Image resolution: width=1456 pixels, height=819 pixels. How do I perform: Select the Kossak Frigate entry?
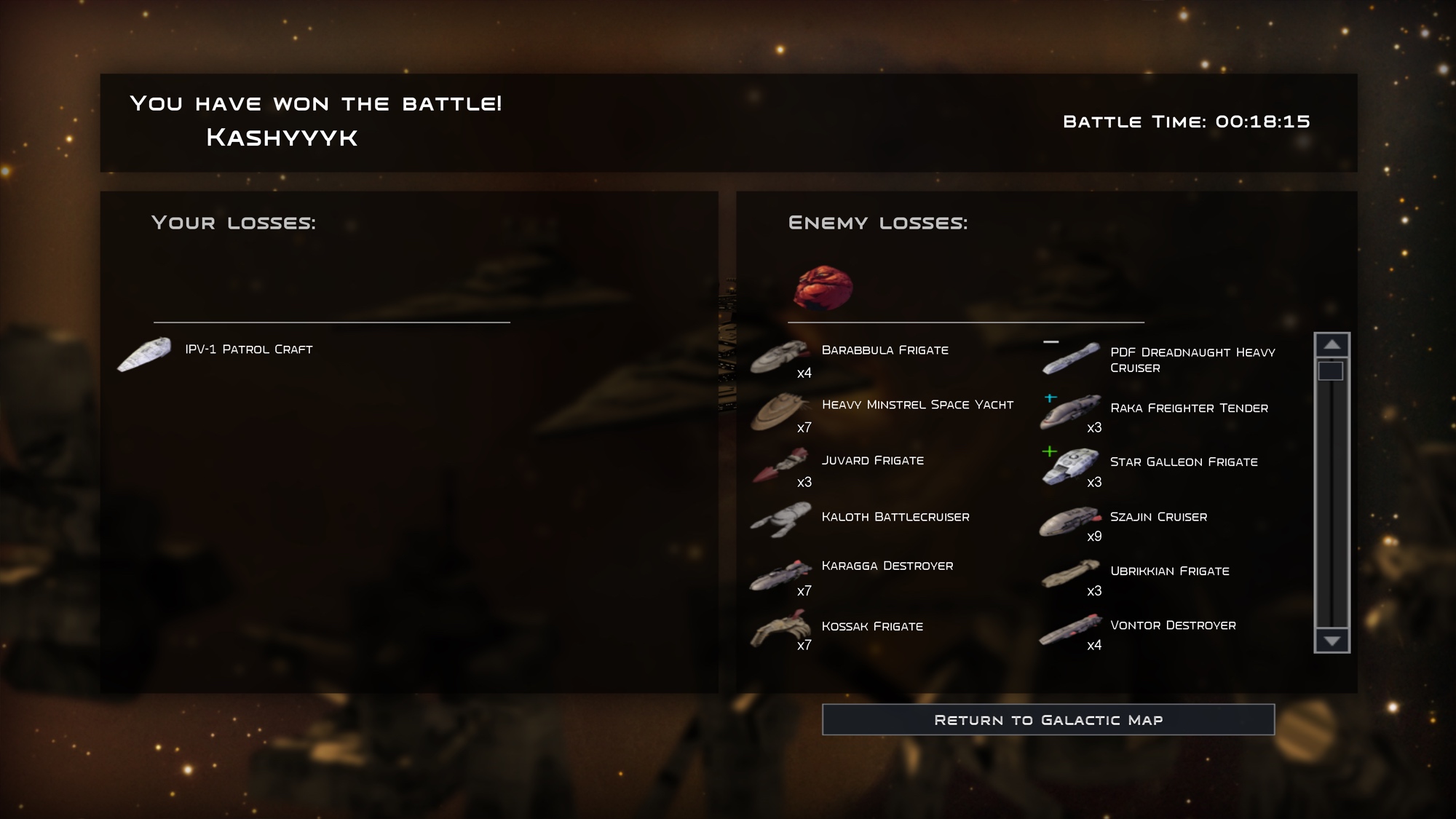(x=871, y=626)
